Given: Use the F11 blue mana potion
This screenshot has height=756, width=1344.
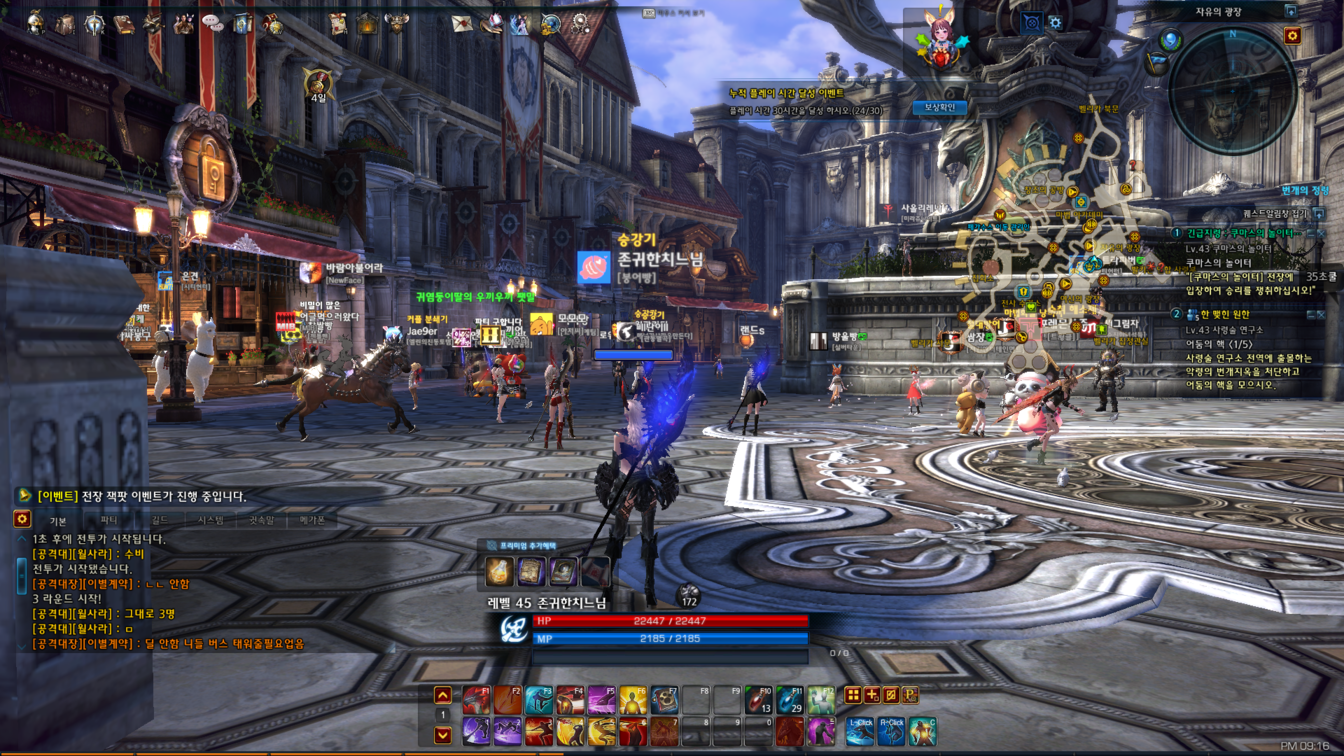Looking at the screenshot, I should coord(789,700).
